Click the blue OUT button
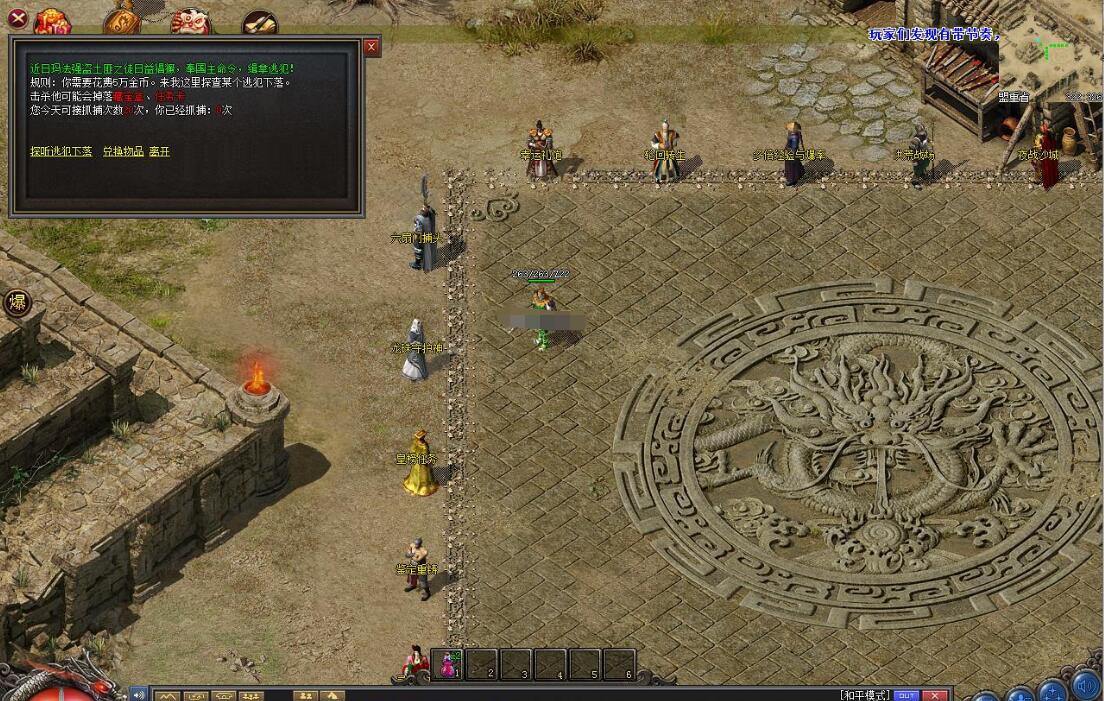This screenshot has height=701, width=1104. [906, 695]
